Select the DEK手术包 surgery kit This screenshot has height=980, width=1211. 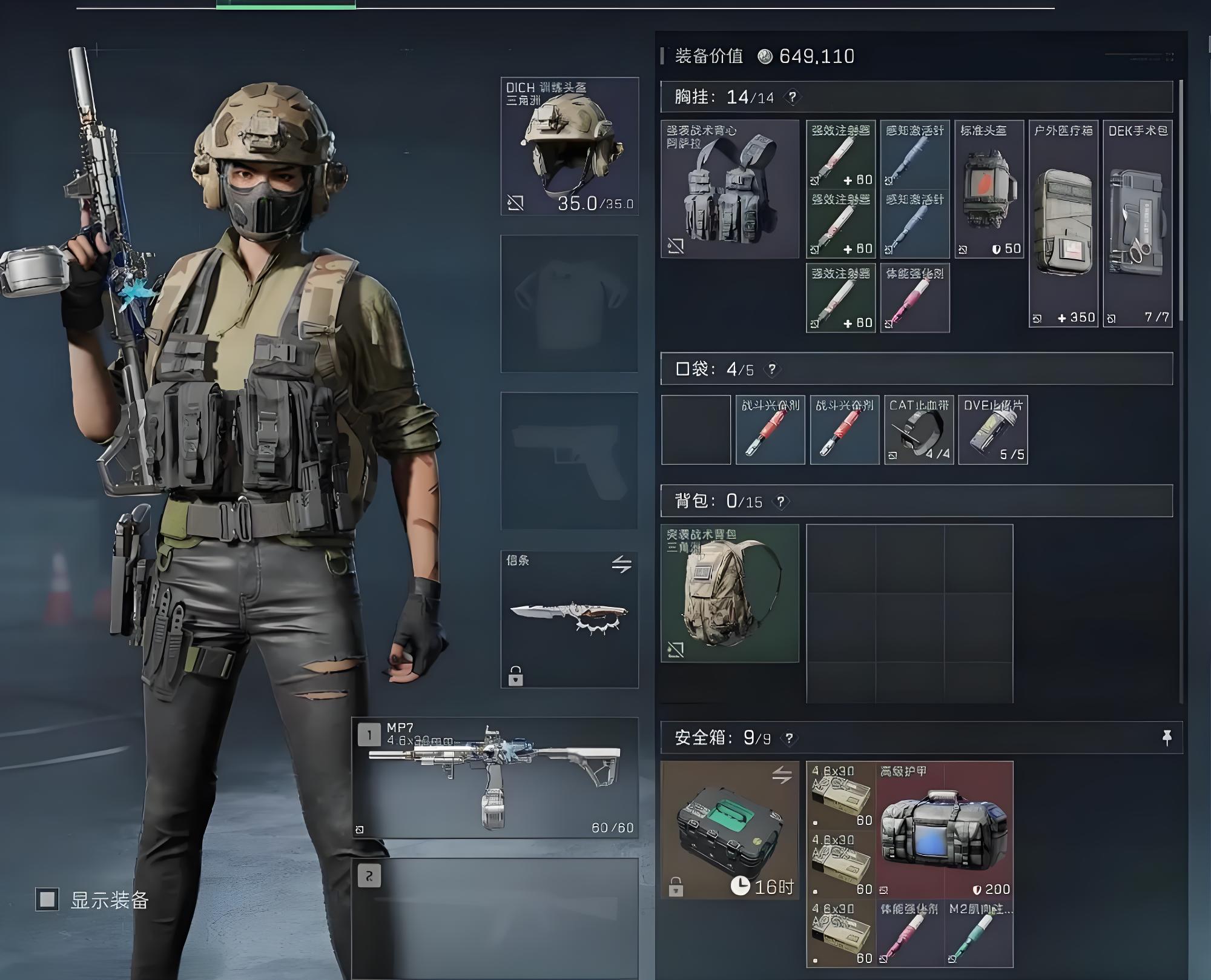point(1137,224)
